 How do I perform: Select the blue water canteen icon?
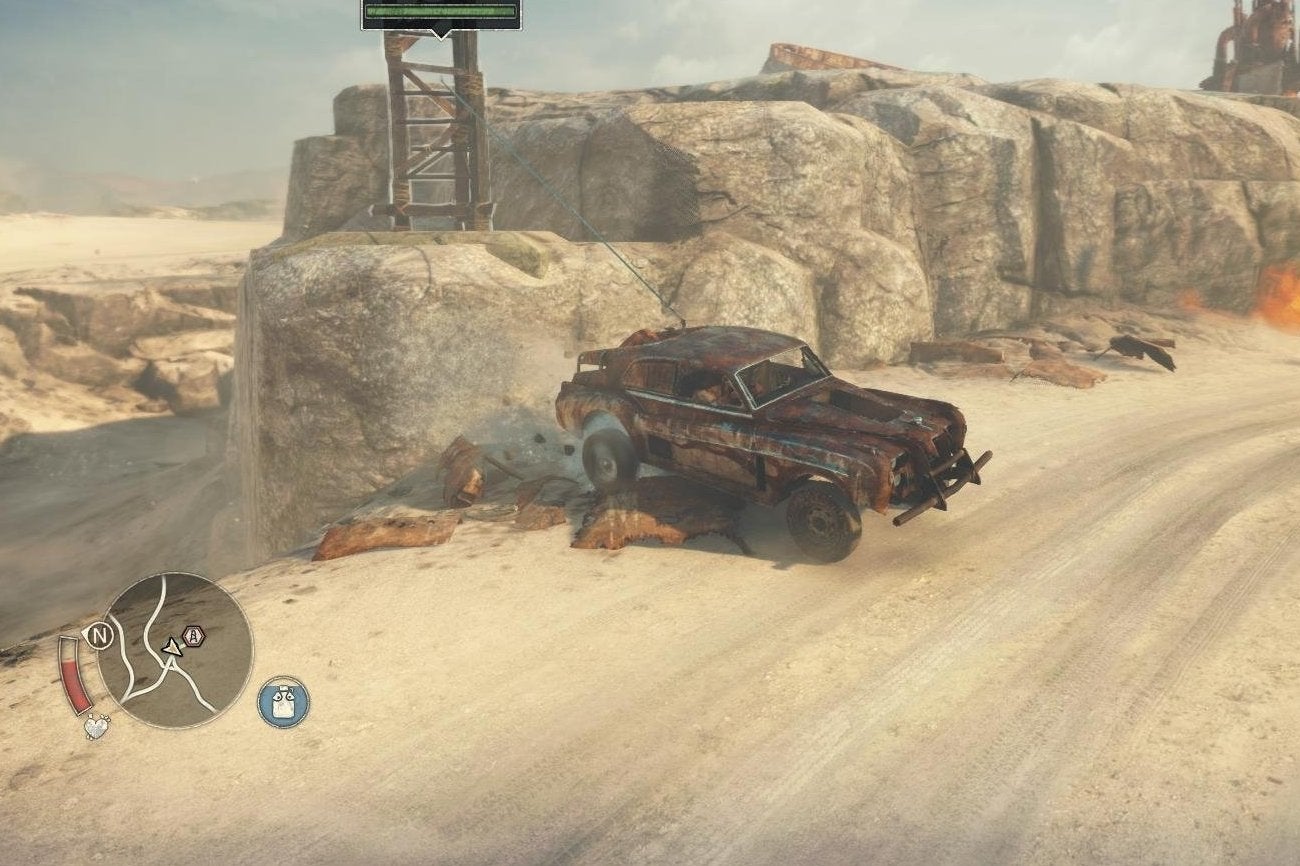coord(283,701)
